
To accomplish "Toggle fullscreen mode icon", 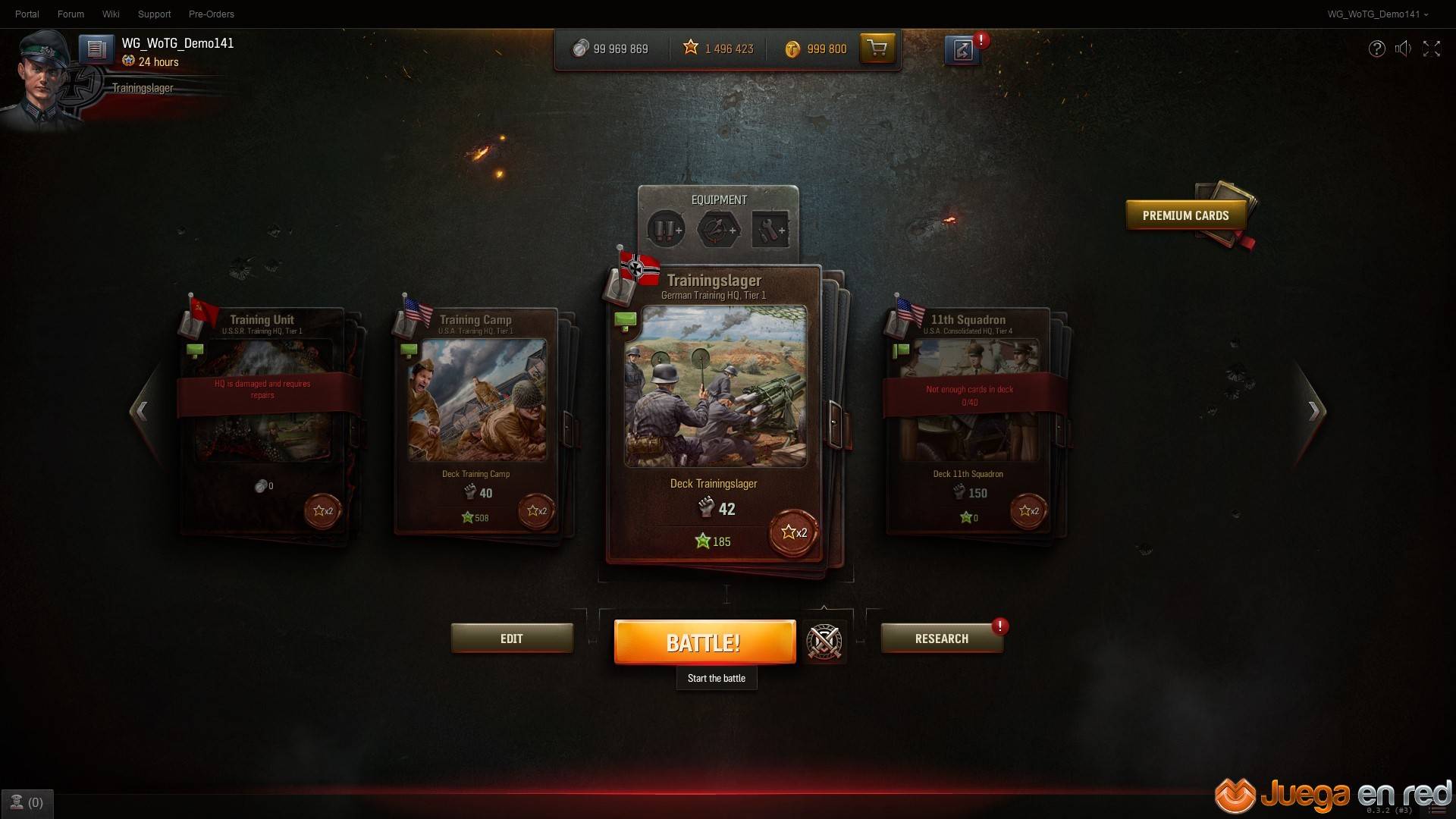I will pos(1431,49).
